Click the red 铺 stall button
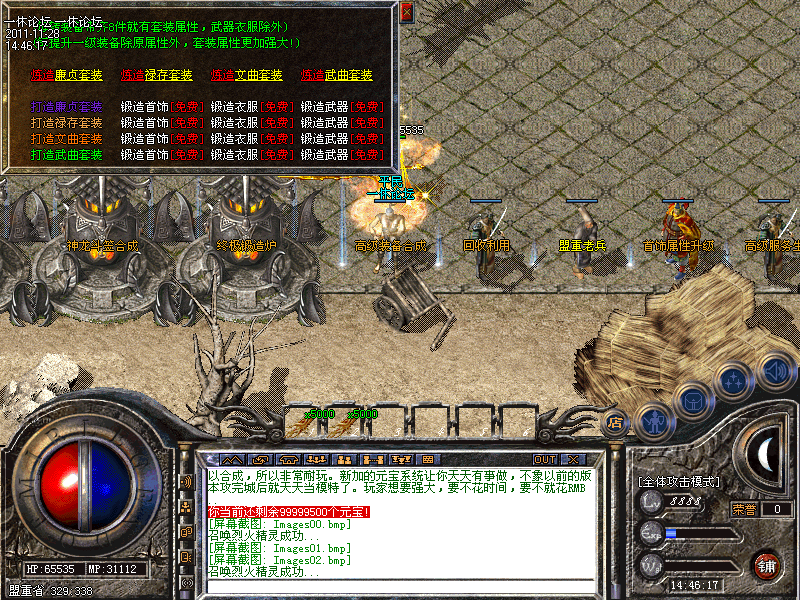 (x=768, y=564)
